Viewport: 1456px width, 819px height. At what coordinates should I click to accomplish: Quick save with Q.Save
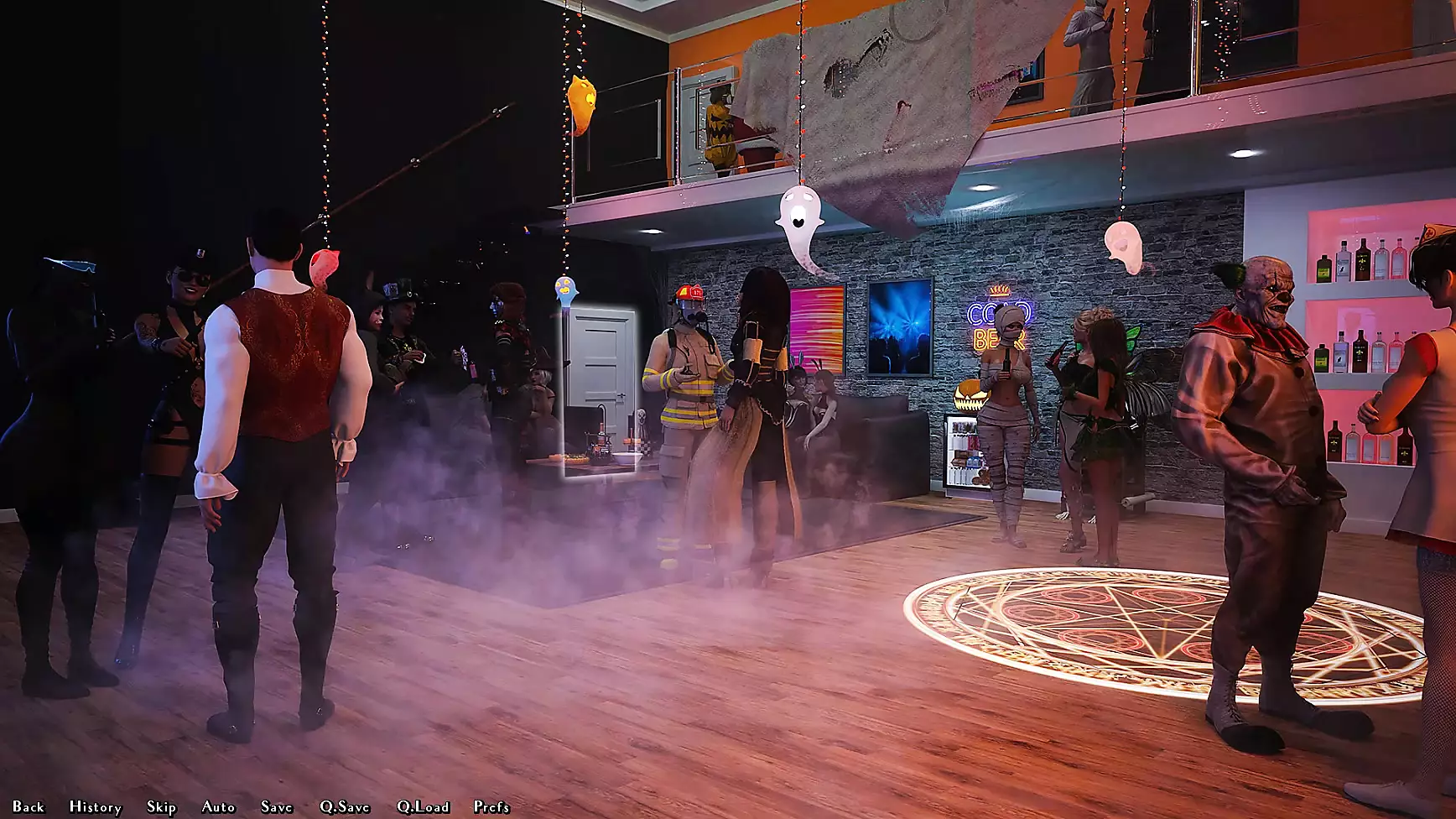pyautogui.click(x=344, y=806)
